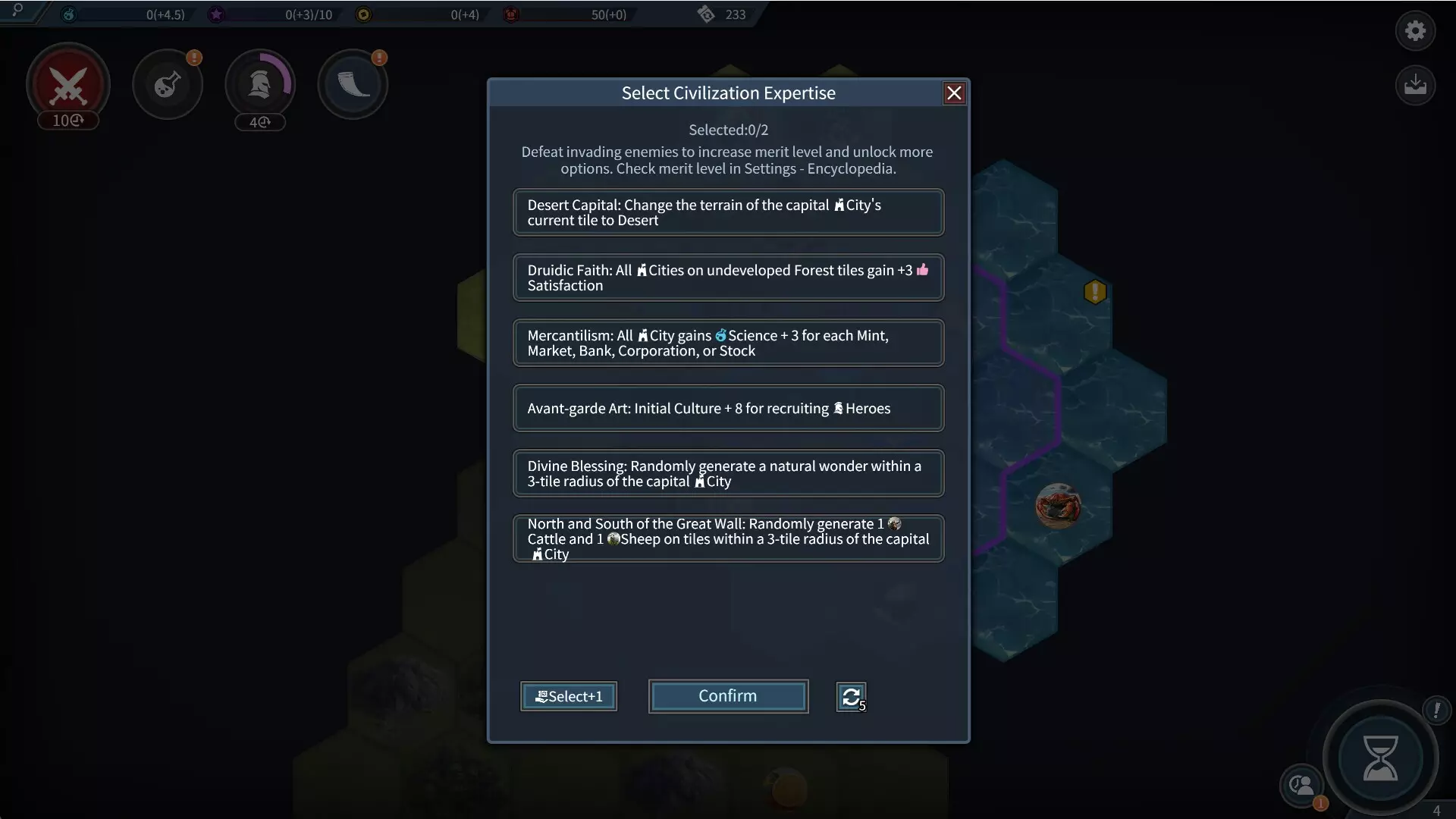Refresh the expertise options list
The height and width of the screenshot is (819, 1456).
851,696
